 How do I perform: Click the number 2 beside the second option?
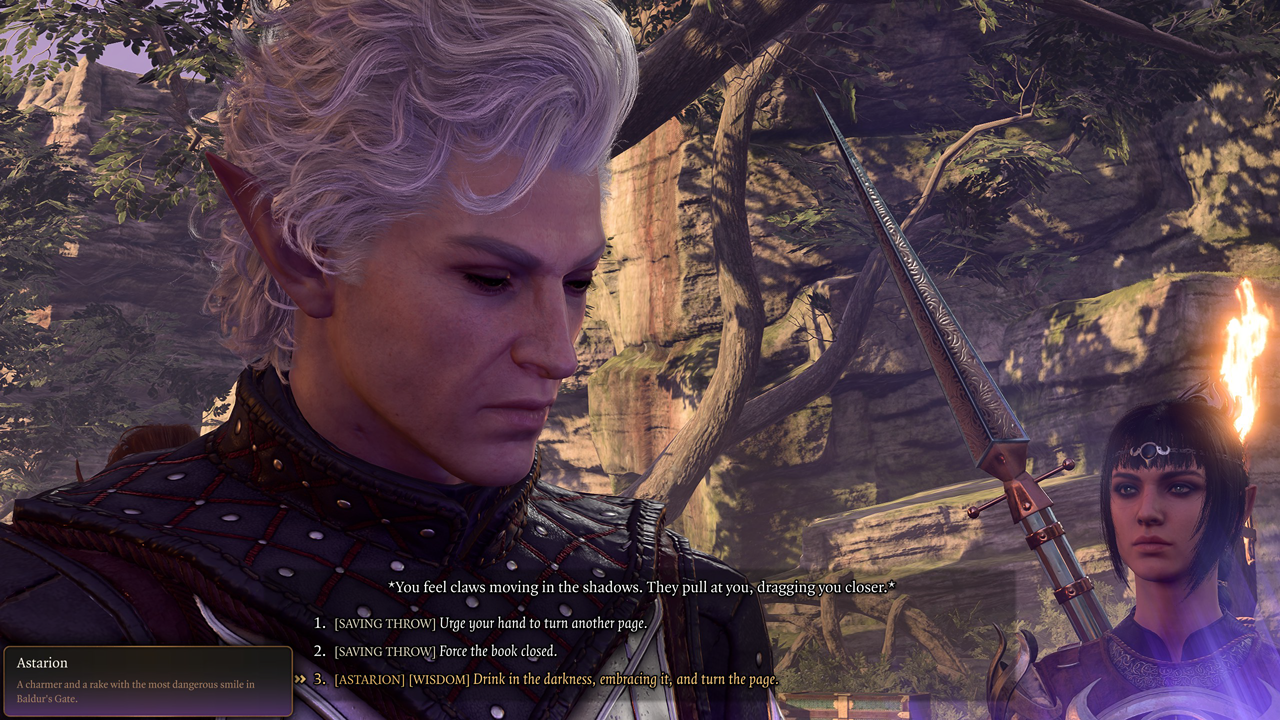pos(319,650)
